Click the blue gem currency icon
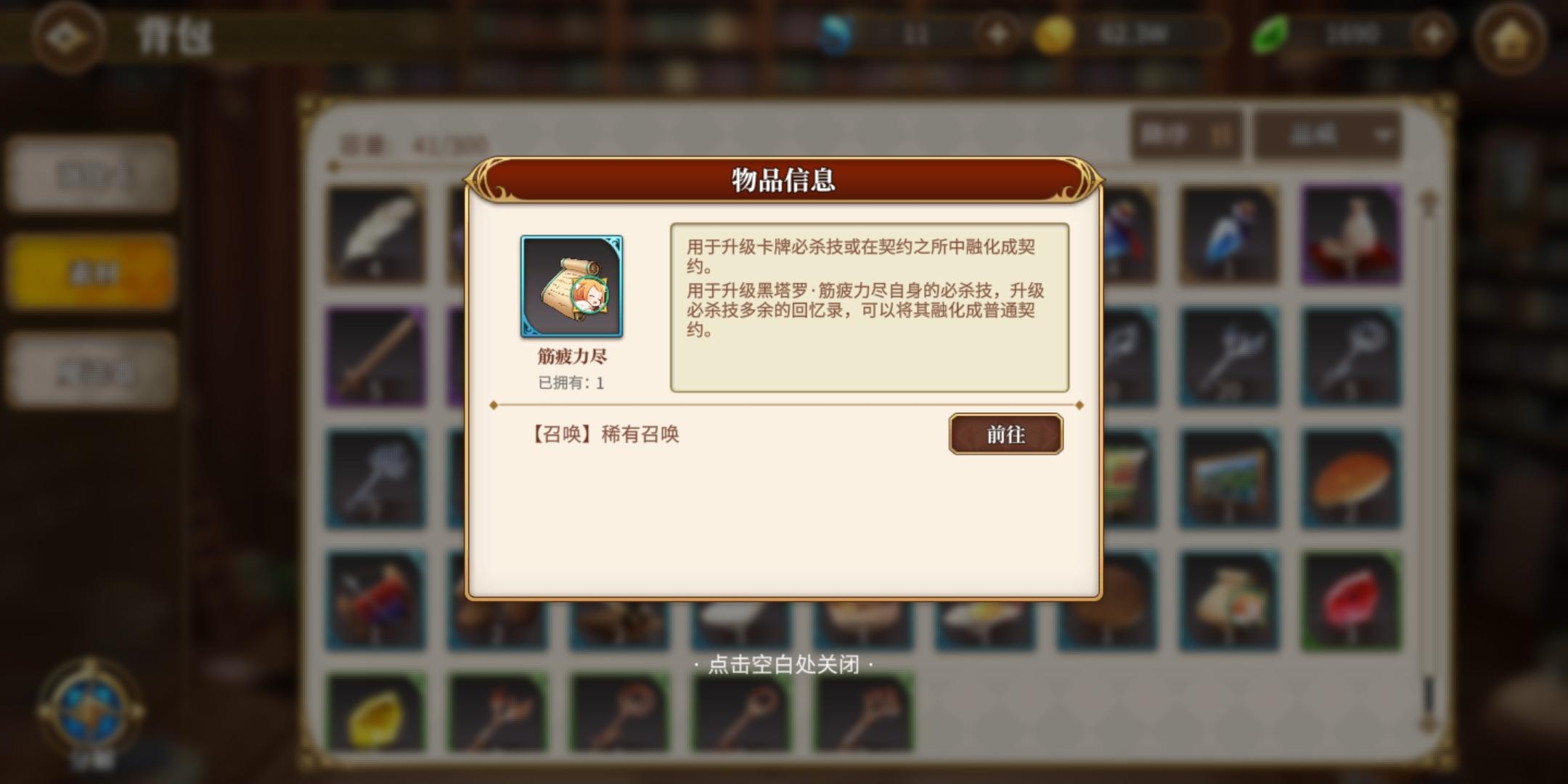Viewport: 1568px width, 784px height. point(836,33)
